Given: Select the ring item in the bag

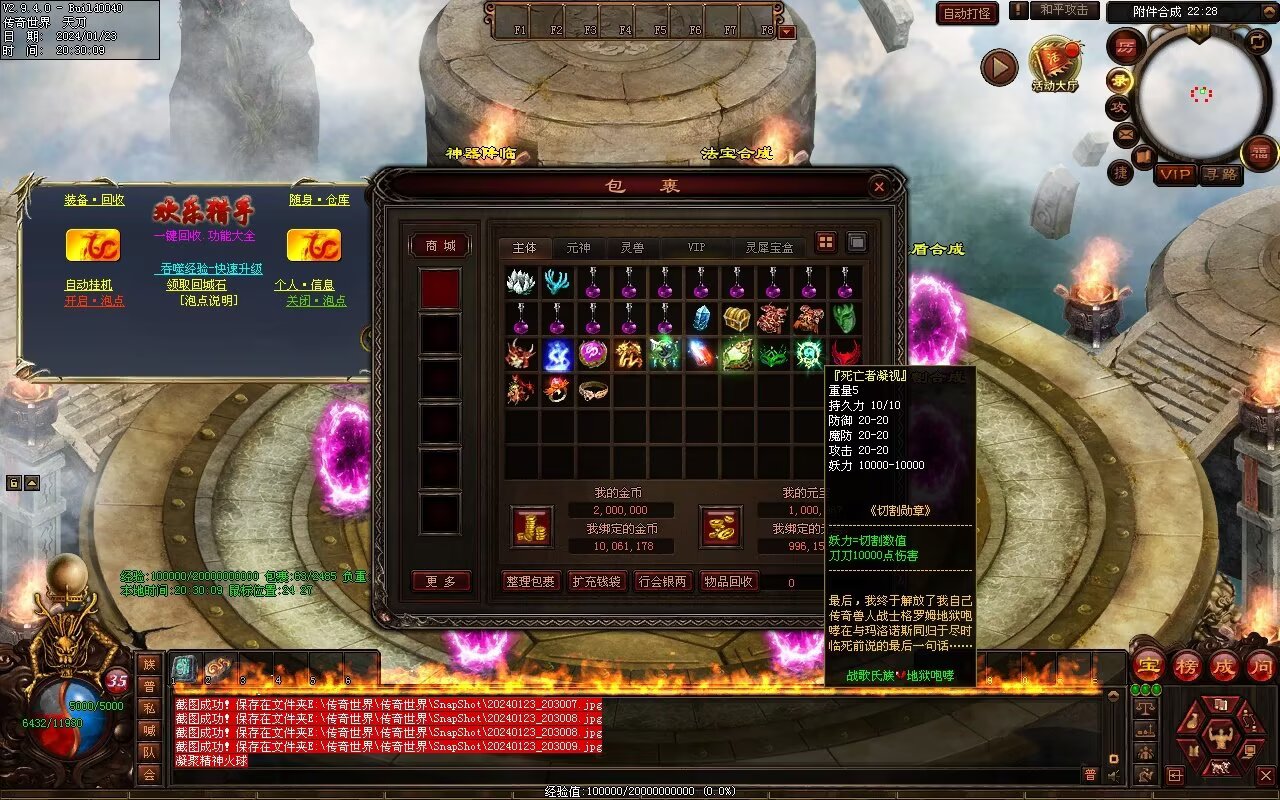Looking at the screenshot, I should pos(593,390).
